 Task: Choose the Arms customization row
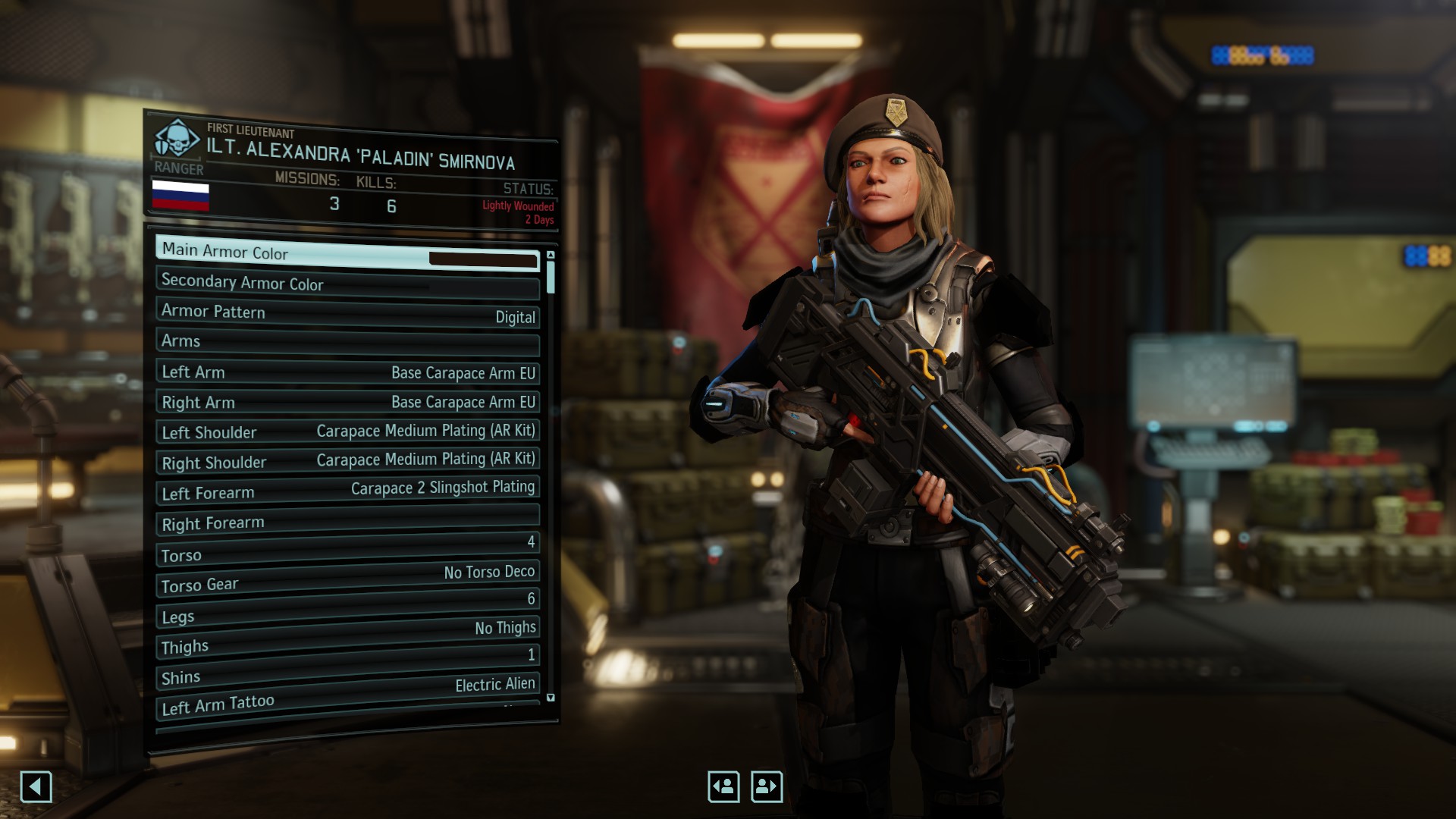point(347,343)
